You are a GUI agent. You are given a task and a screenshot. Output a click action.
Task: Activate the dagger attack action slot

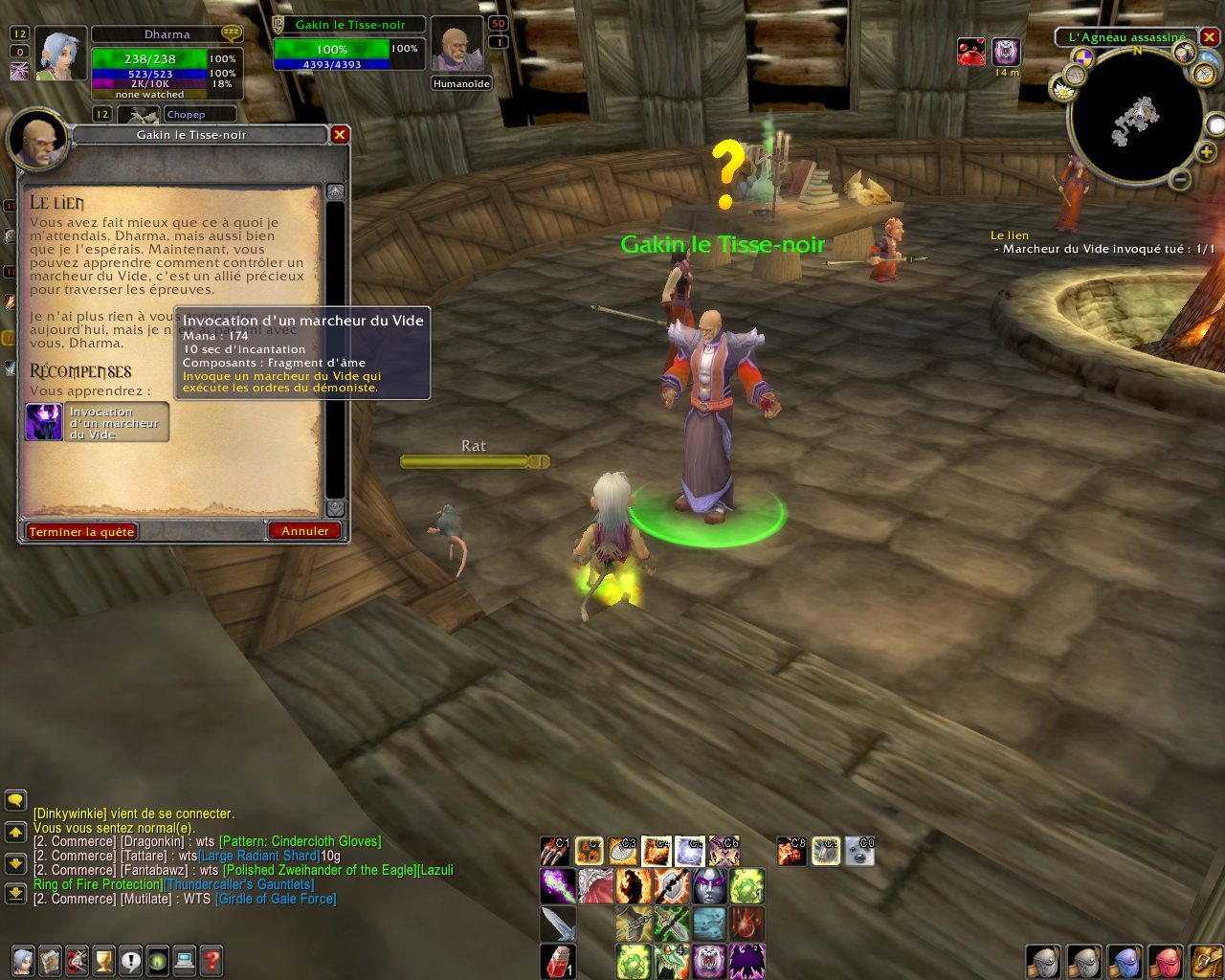558,924
